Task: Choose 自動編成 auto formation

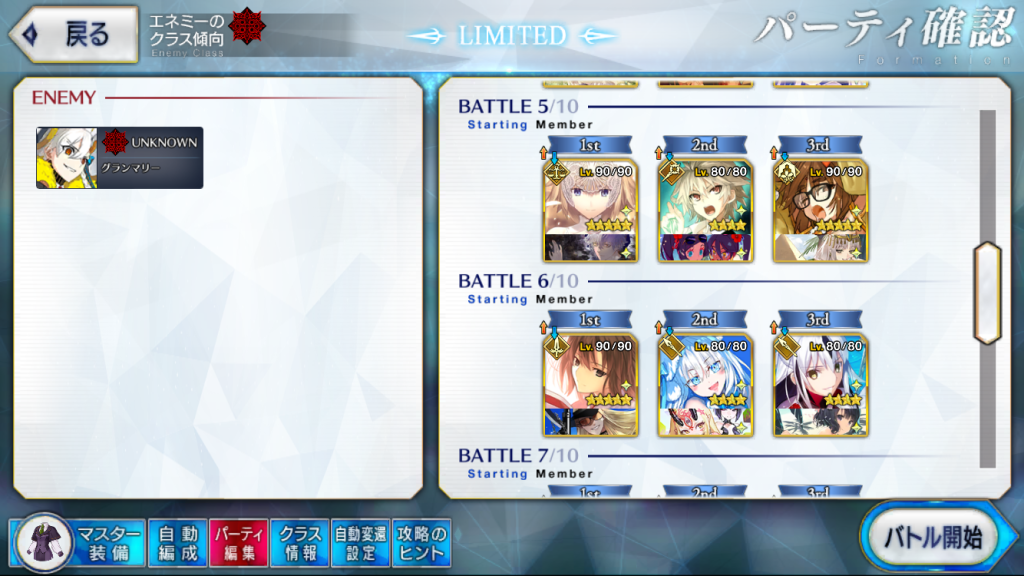Action: pyautogui.click(x=178, y=543)
